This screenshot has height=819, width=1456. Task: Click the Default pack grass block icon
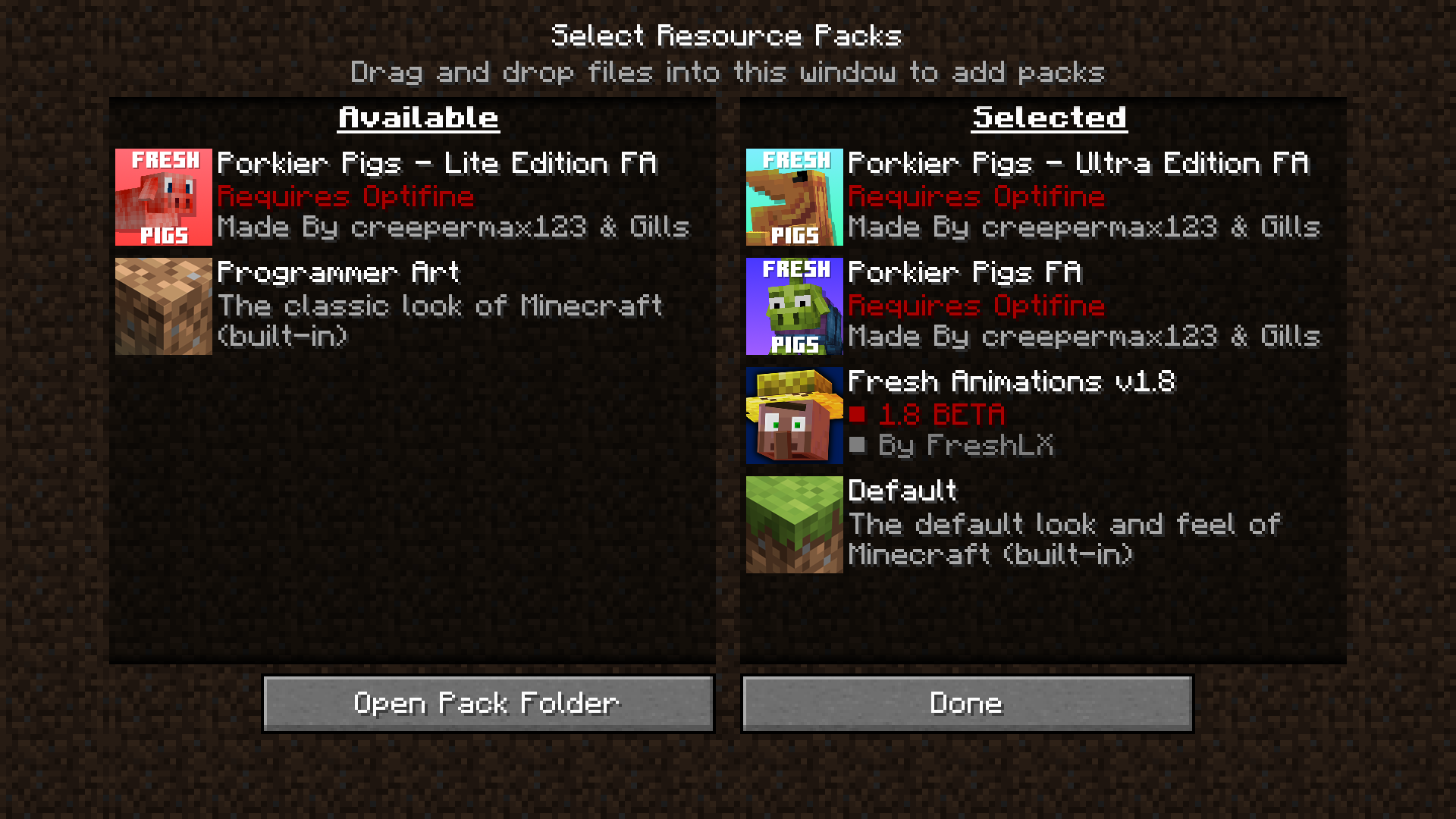[794, 524]
